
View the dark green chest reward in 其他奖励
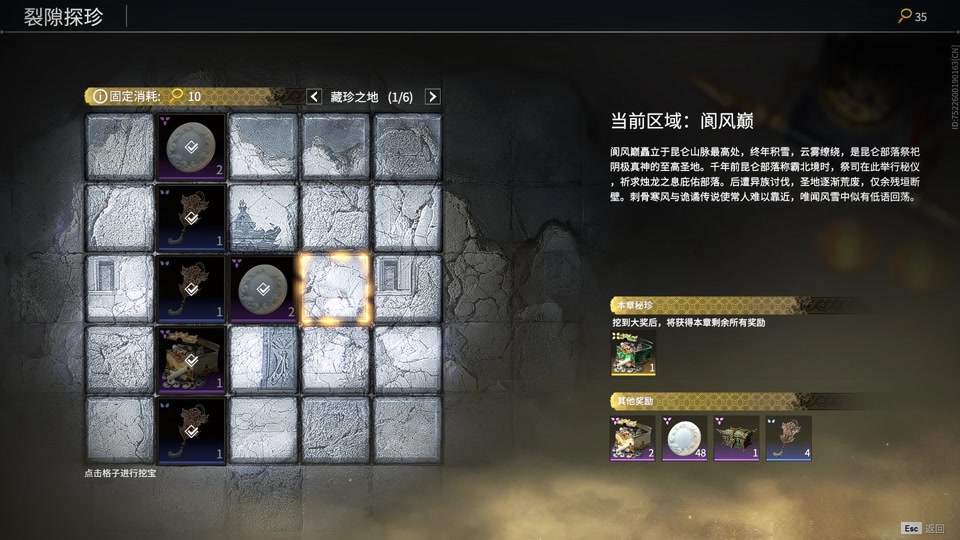(x=737, y=438)
